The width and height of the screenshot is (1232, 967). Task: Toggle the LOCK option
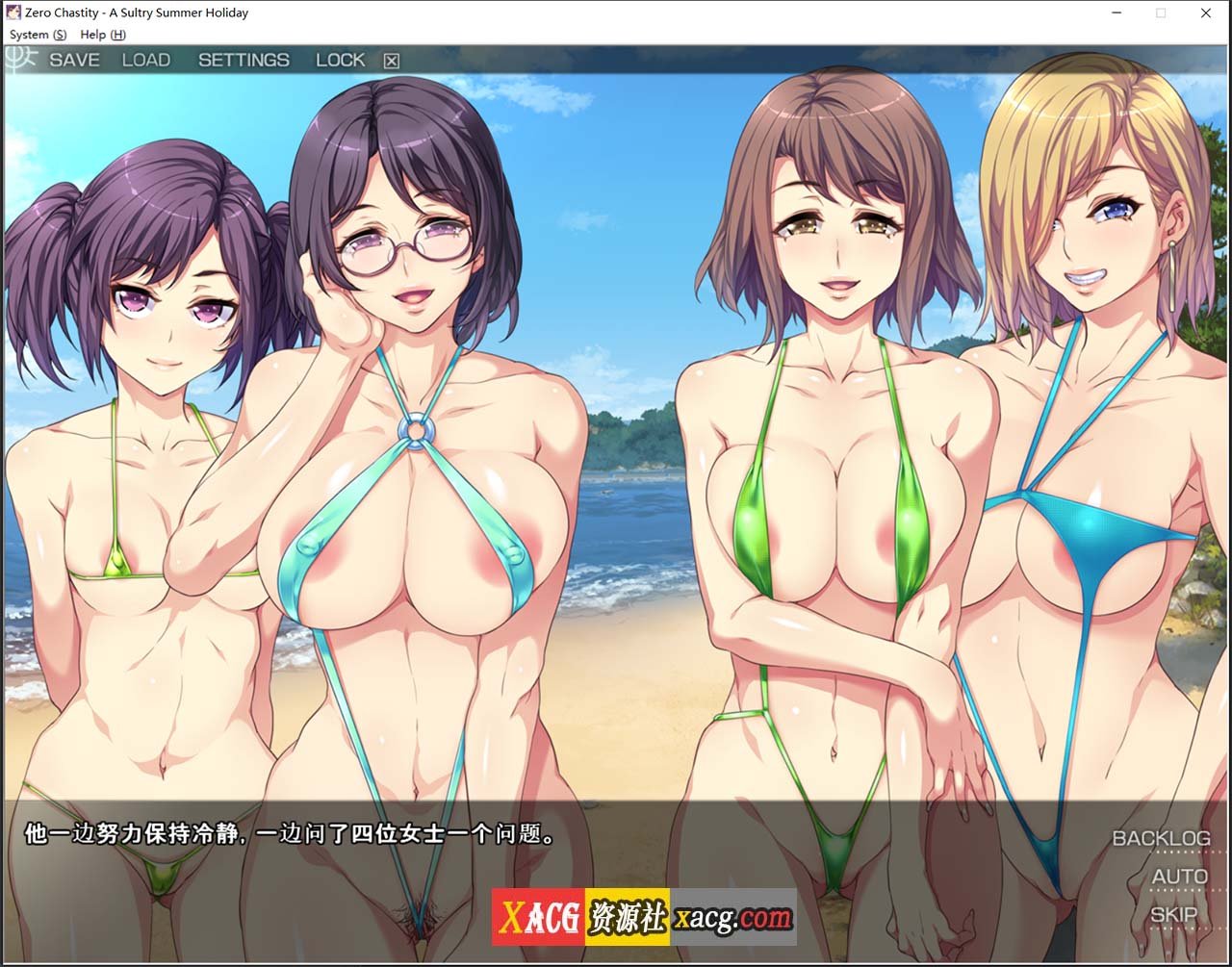point(341,60)
